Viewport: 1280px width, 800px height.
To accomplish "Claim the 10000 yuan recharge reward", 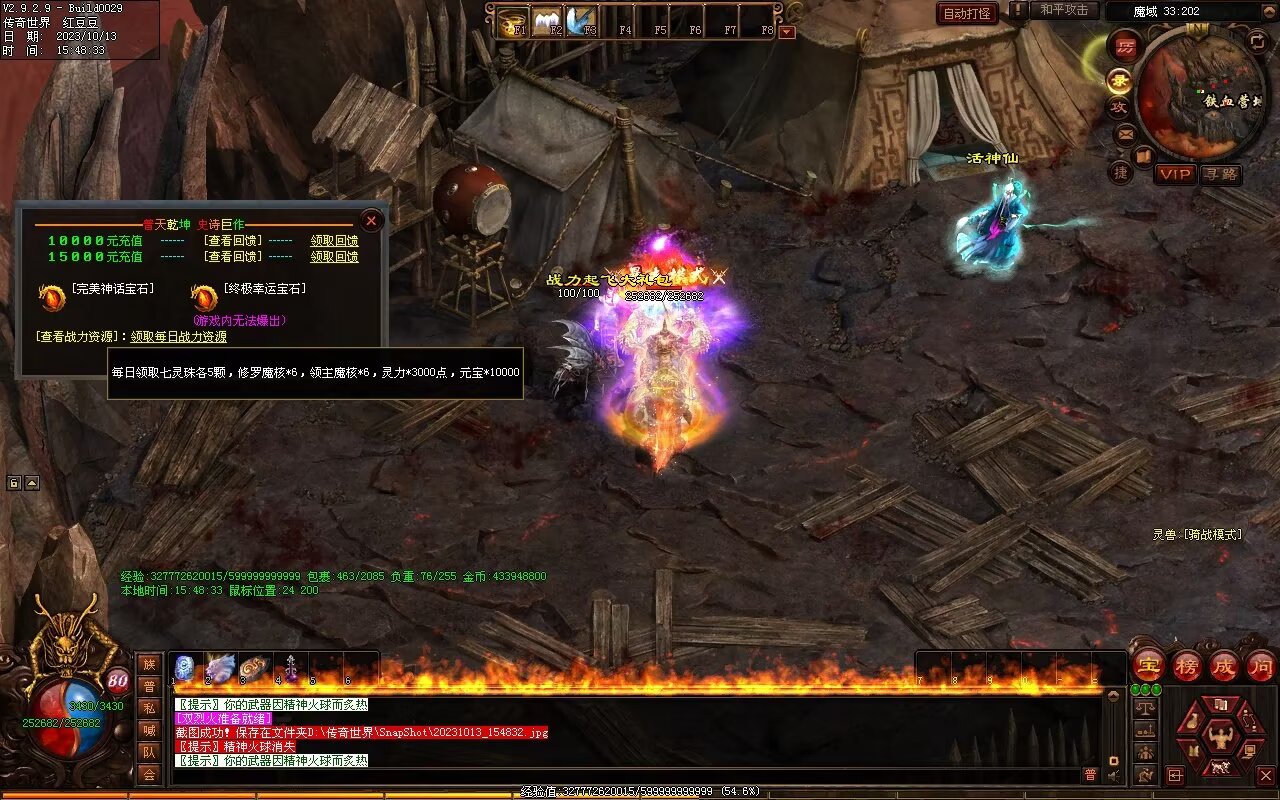I will tap(334, 241).
